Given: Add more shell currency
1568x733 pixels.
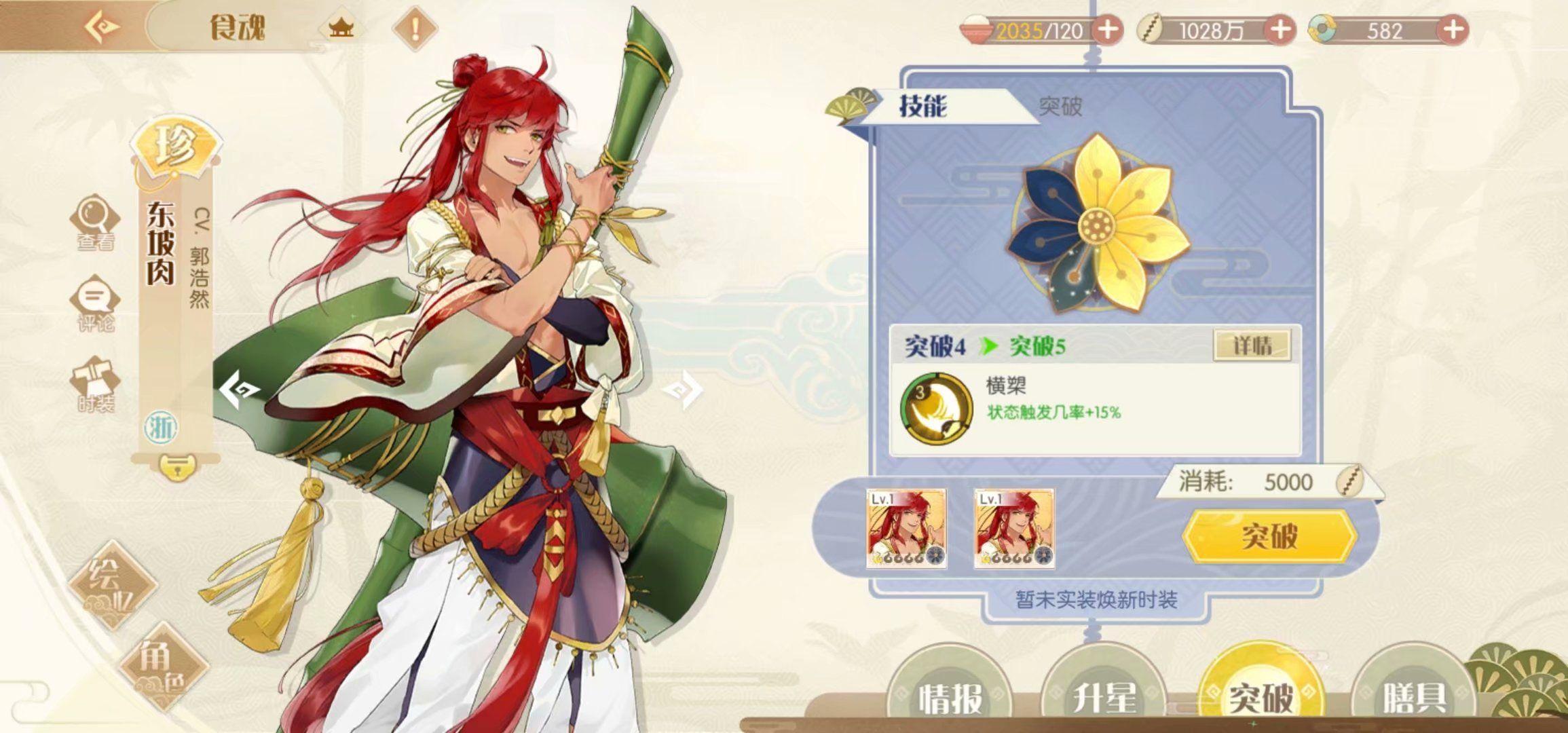Looking at the screenshot, I should click(x=1280, y=31).
